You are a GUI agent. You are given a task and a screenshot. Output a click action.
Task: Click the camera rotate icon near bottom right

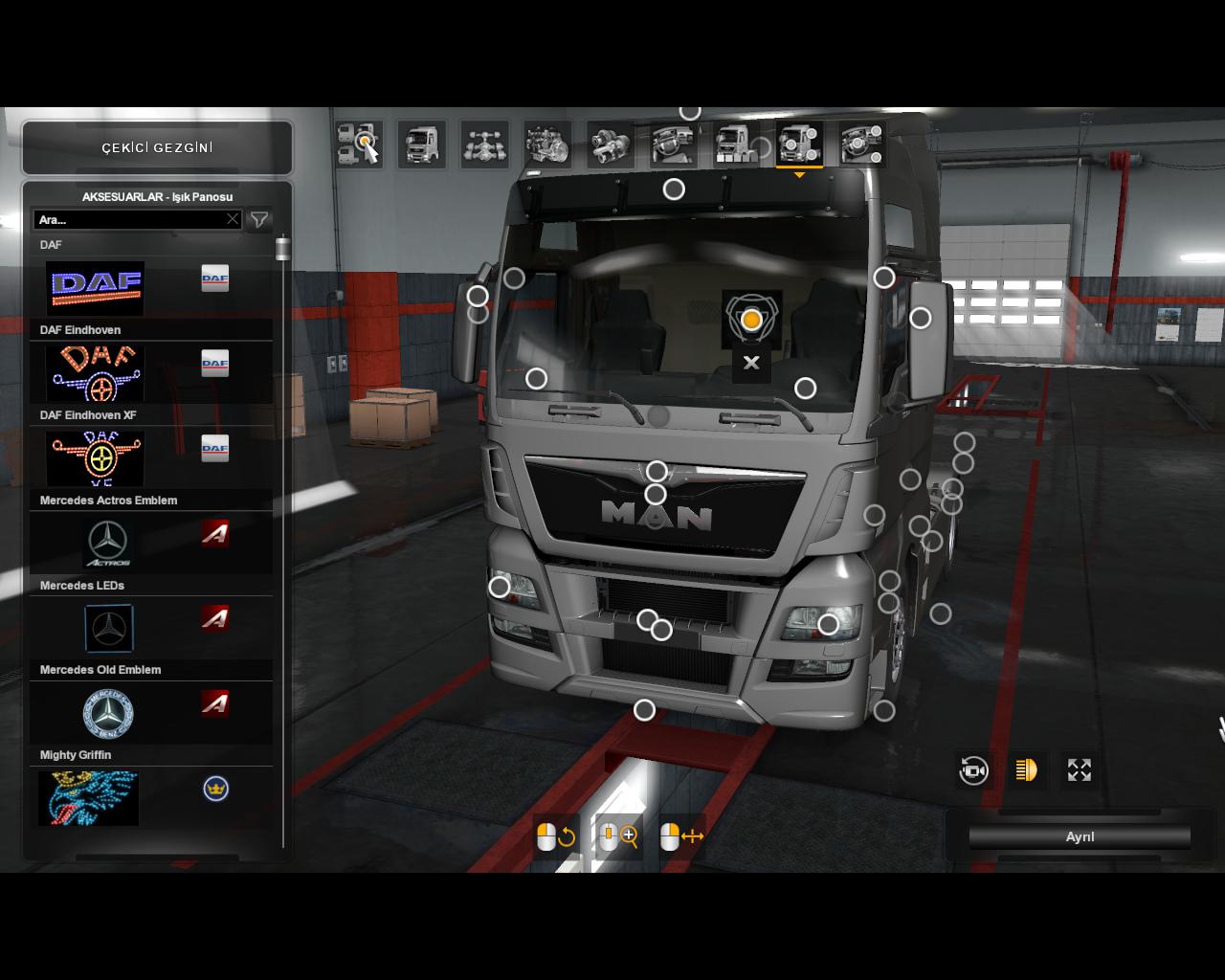point(973,770)
